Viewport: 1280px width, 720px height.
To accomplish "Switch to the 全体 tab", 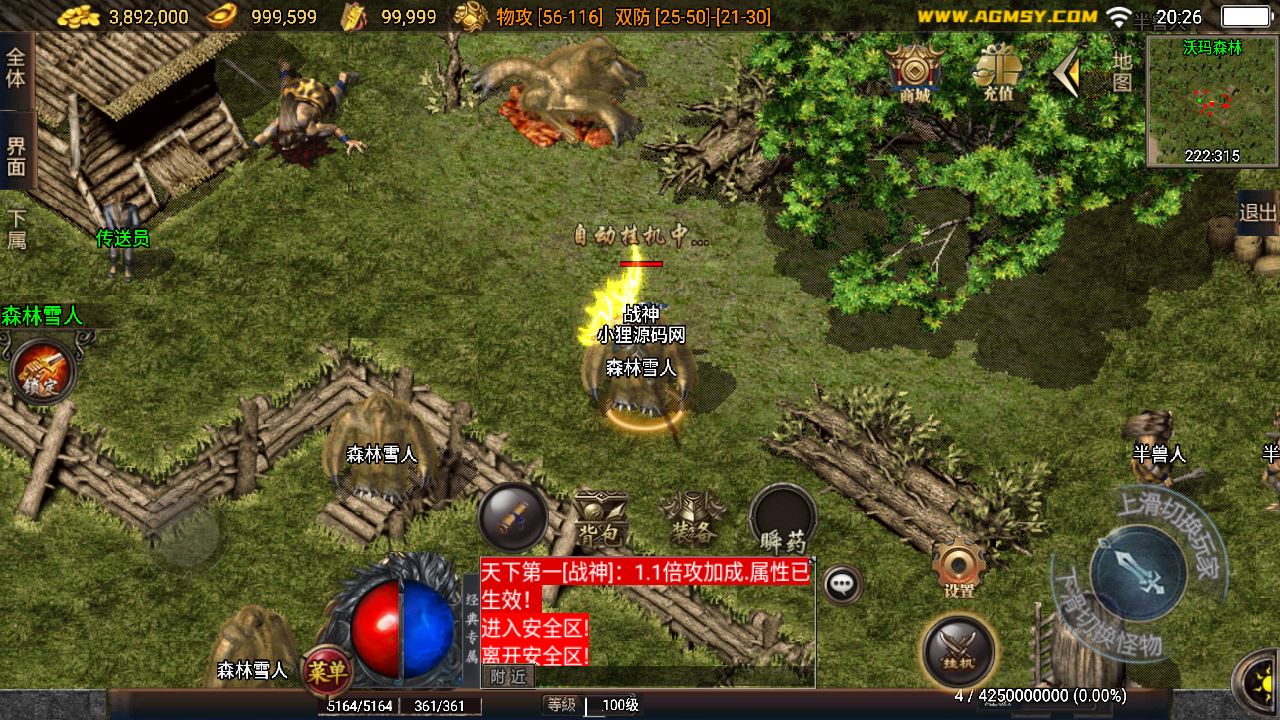I will pyautogui.click(x=17, y=66).
